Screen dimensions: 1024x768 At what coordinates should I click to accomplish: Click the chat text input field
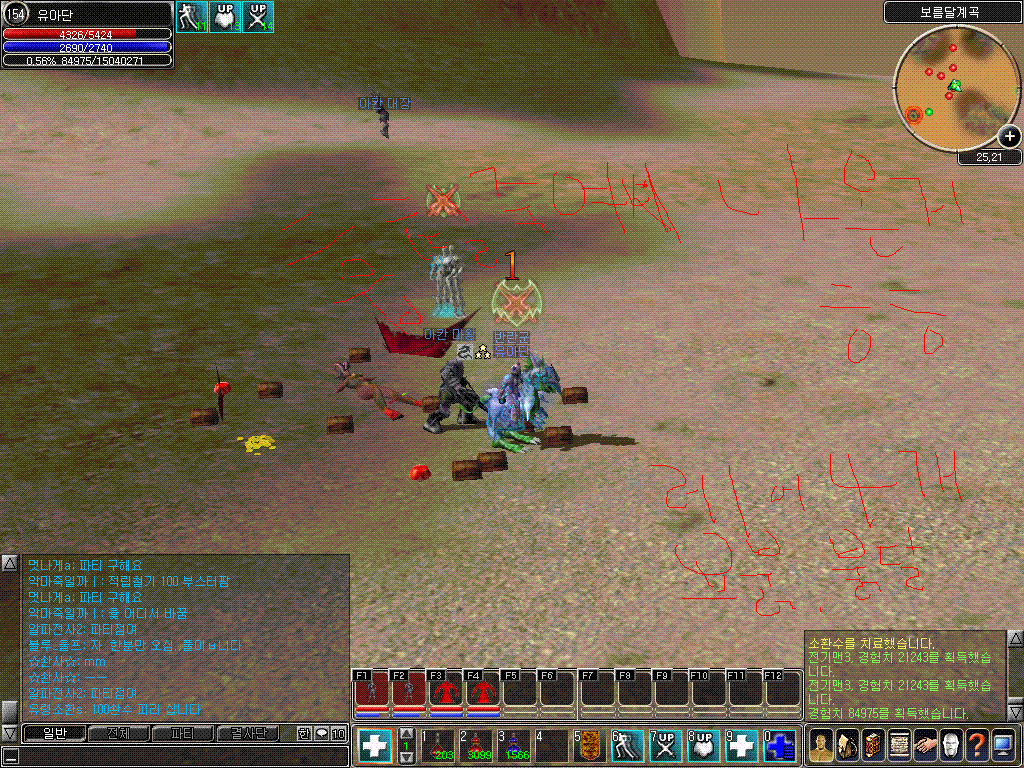180,756
